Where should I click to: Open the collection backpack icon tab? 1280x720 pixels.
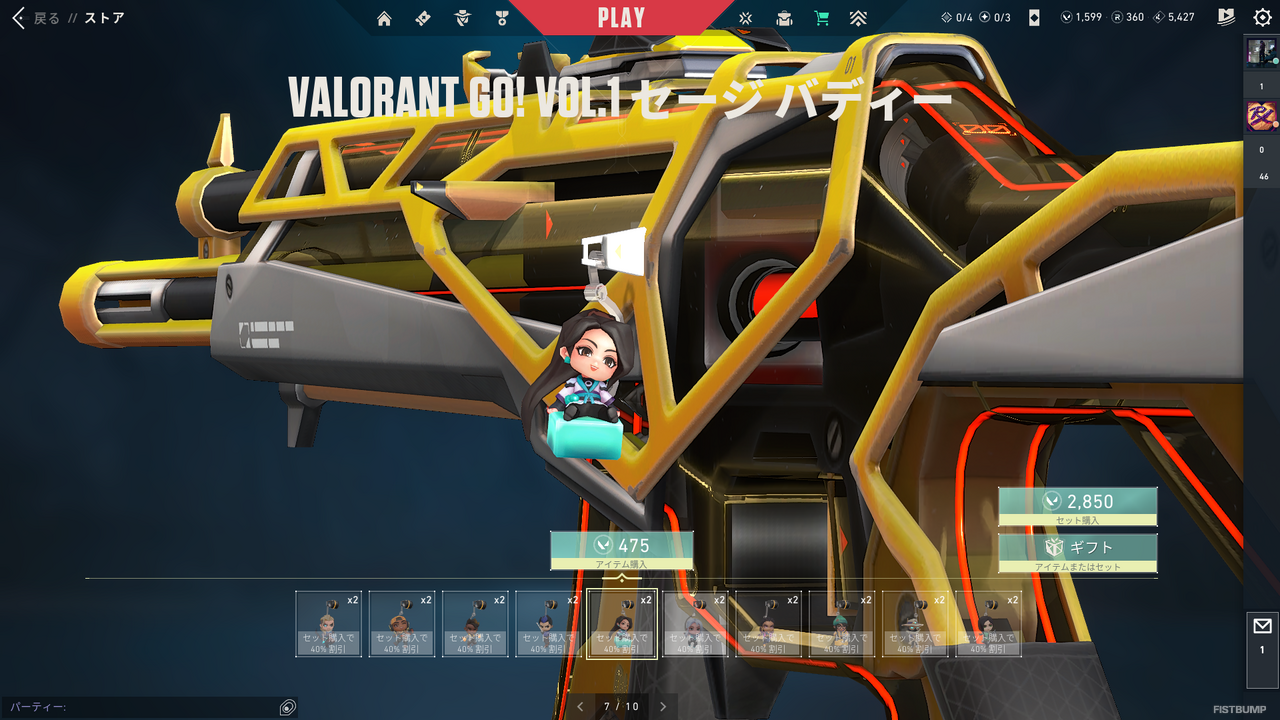(784, 18)
